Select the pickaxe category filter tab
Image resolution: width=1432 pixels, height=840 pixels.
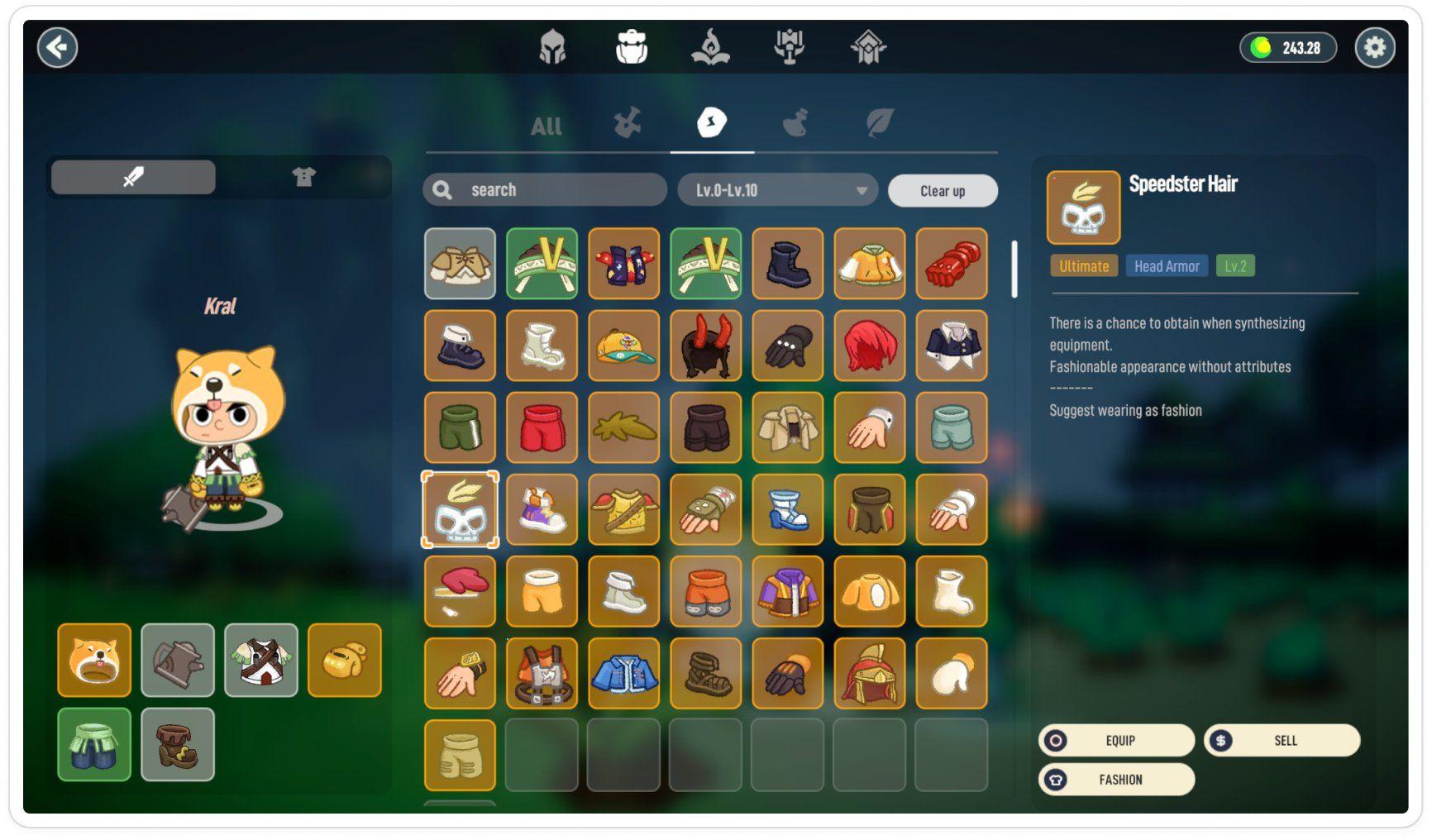[x=626, y=124]
